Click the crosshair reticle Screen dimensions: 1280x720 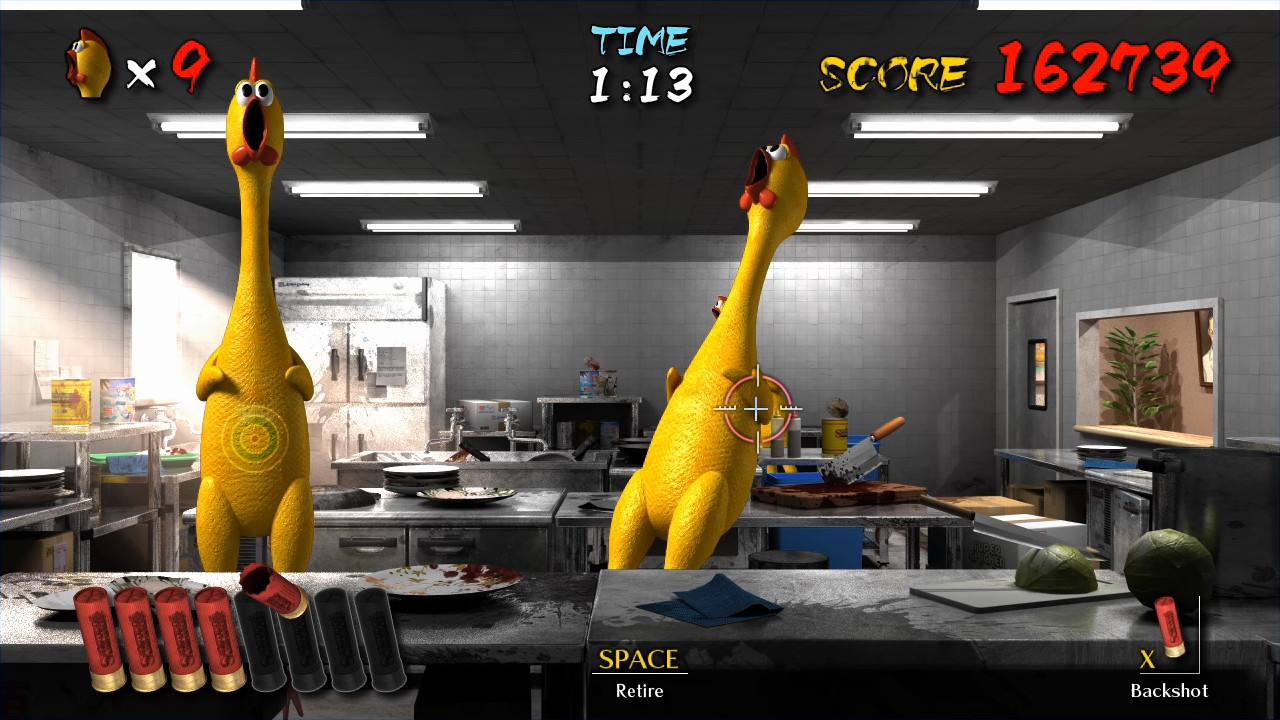[757, 410]
